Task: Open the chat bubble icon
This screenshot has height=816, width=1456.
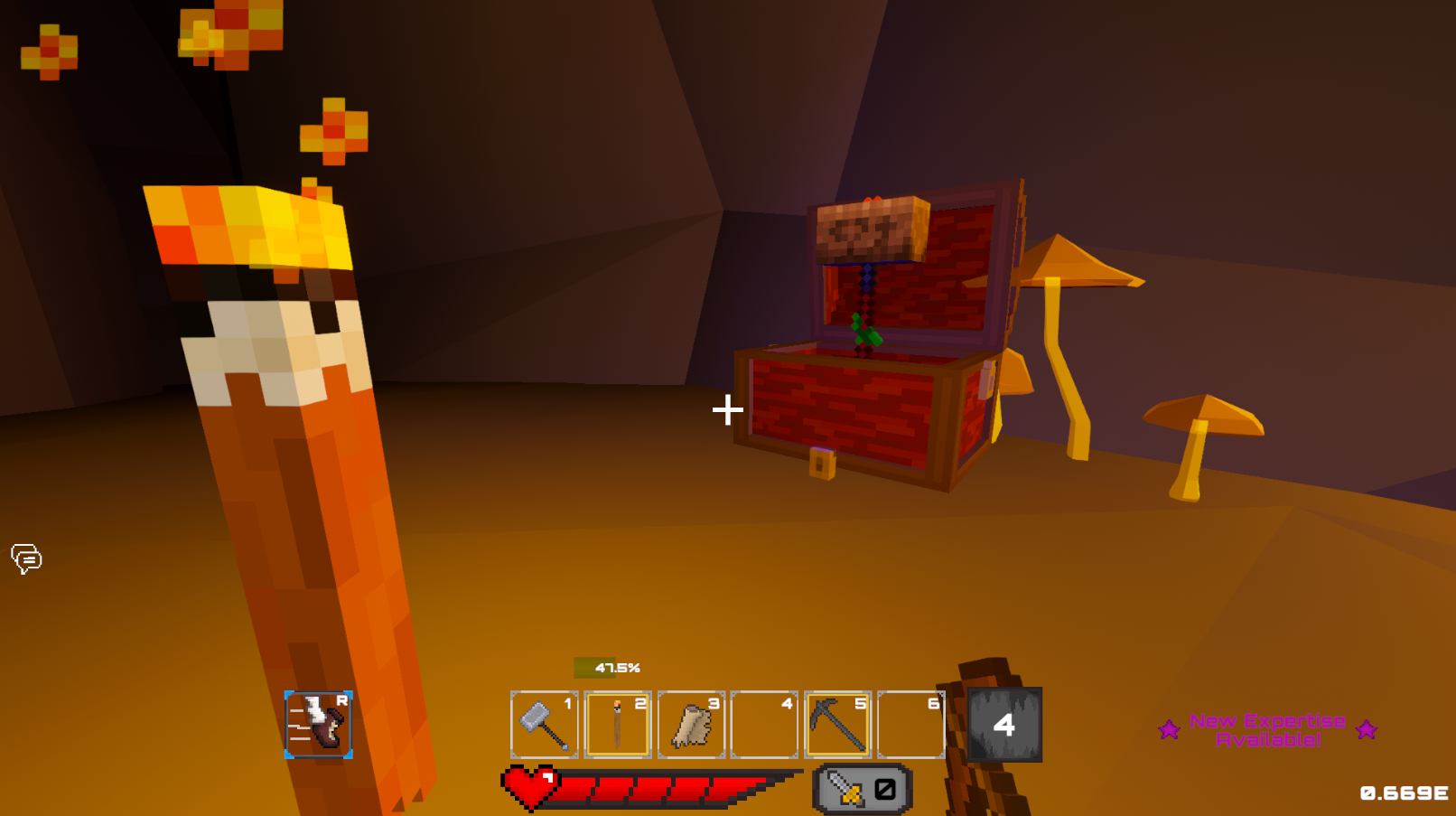Action: point(26,559)
